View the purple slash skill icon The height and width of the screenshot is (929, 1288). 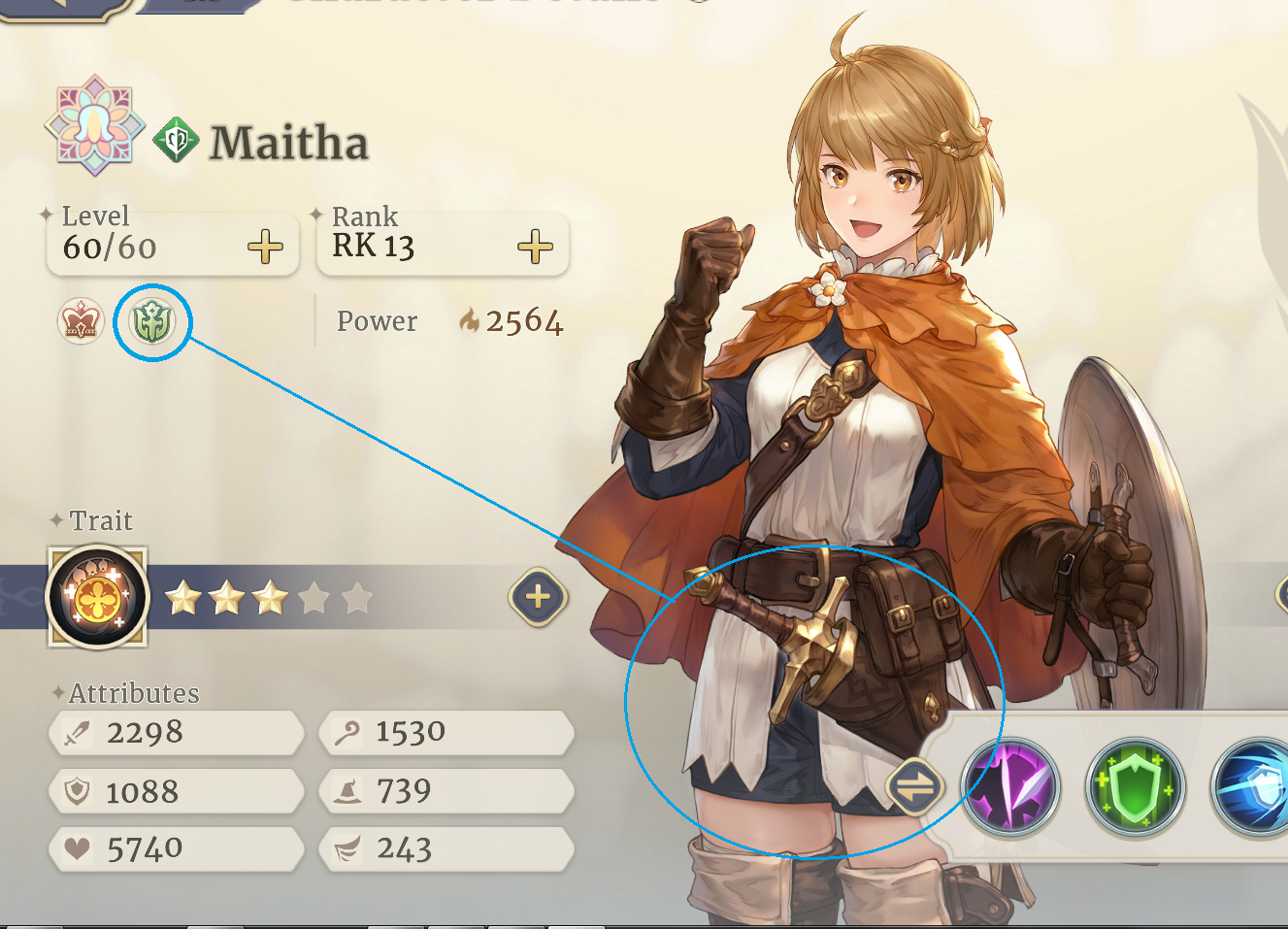coord(1010,786)
